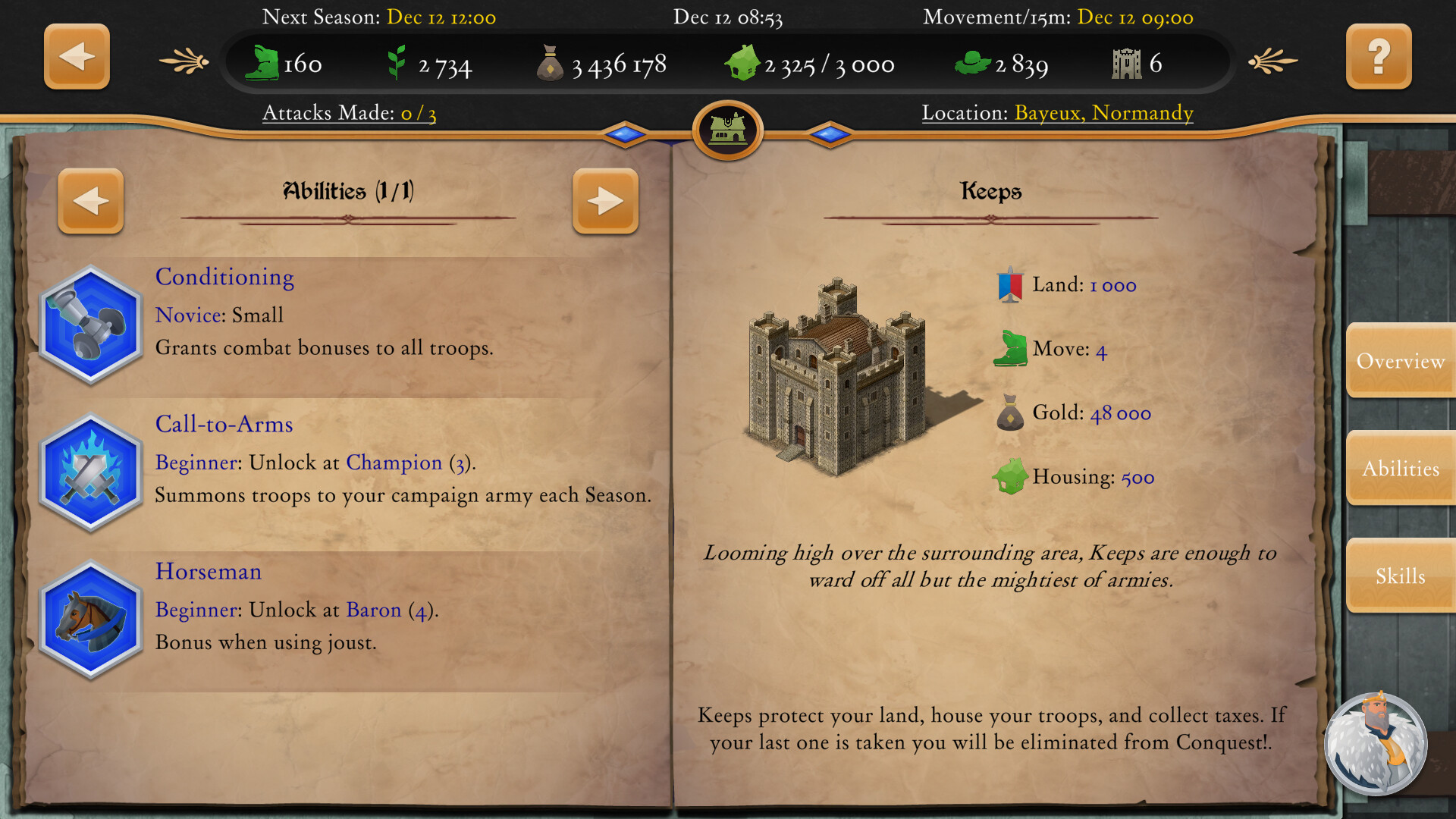Expand the next Abilities page with right arrow

point(605,201)
